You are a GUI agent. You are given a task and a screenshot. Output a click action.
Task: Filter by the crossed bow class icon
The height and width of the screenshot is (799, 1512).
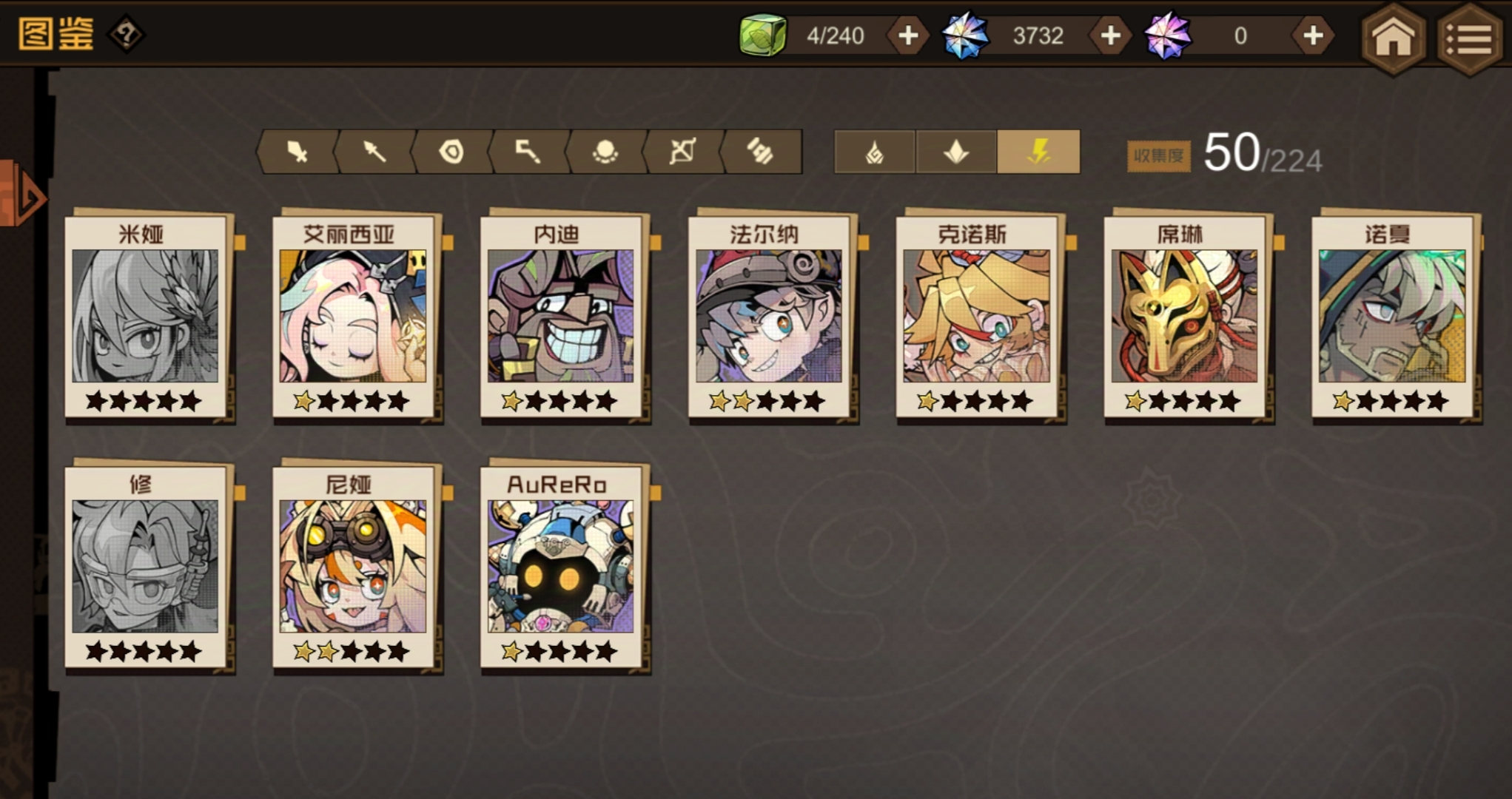[682, 152]
